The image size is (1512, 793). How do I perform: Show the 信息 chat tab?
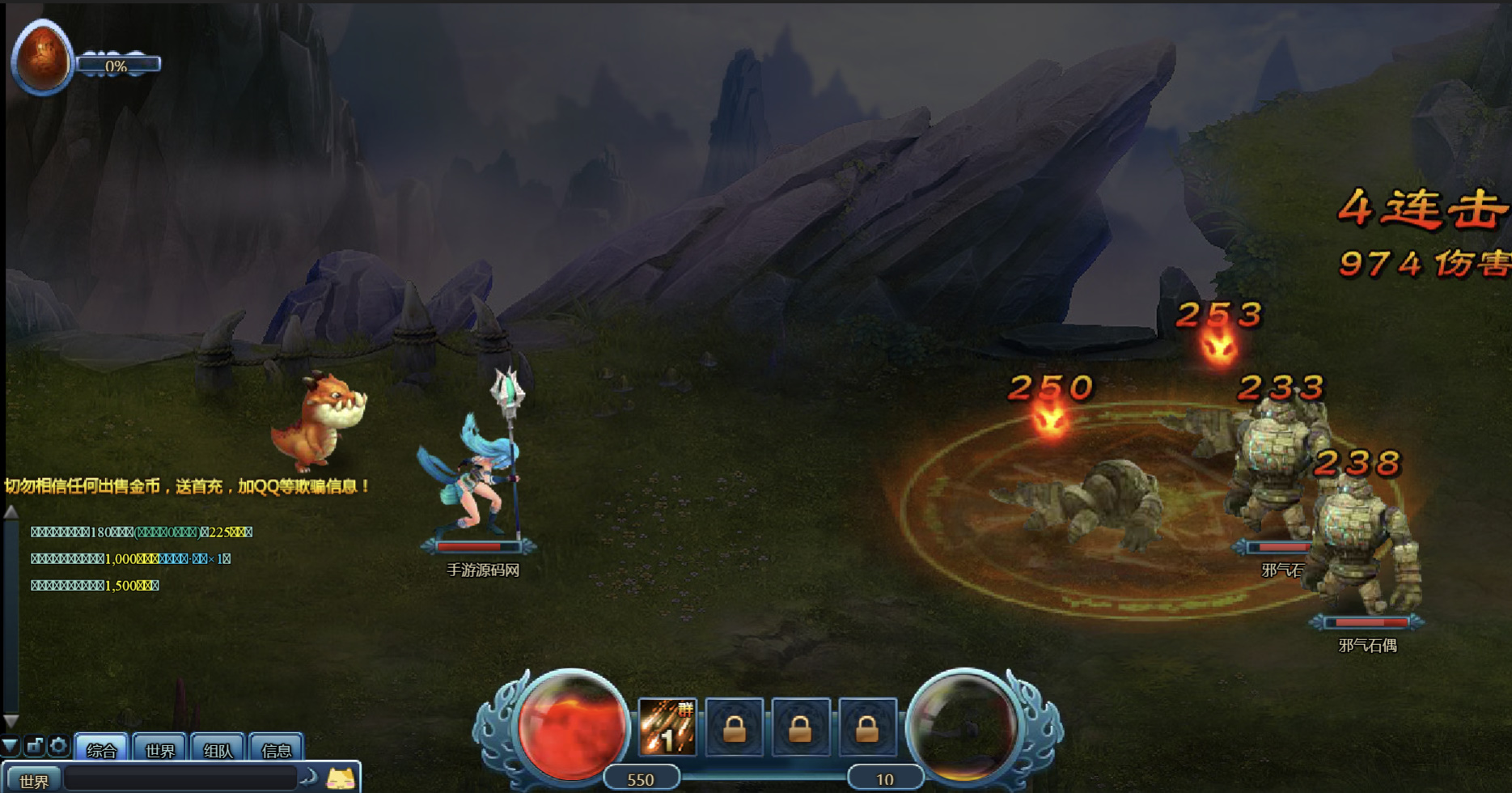(x=276, y=749)
